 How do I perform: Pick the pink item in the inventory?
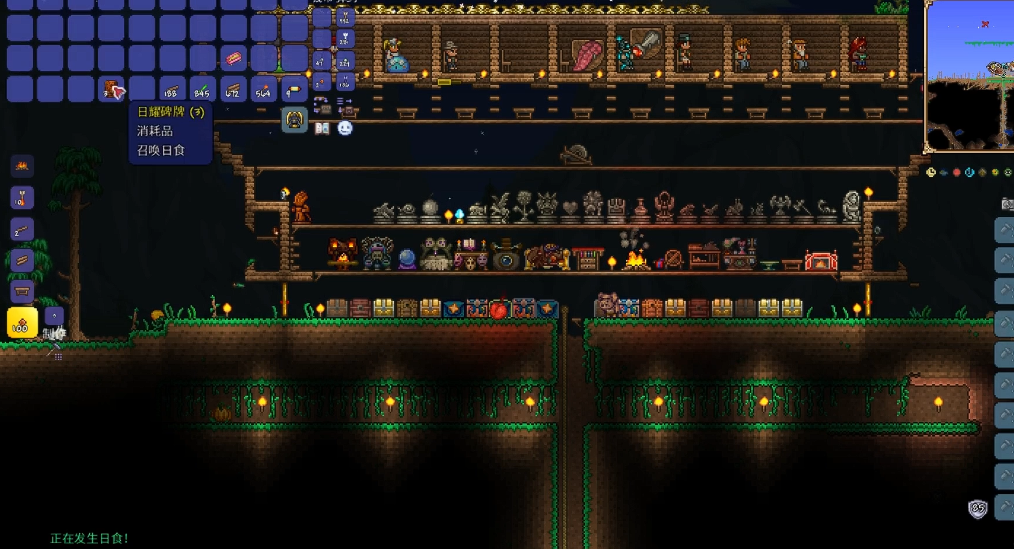point(232,60)
